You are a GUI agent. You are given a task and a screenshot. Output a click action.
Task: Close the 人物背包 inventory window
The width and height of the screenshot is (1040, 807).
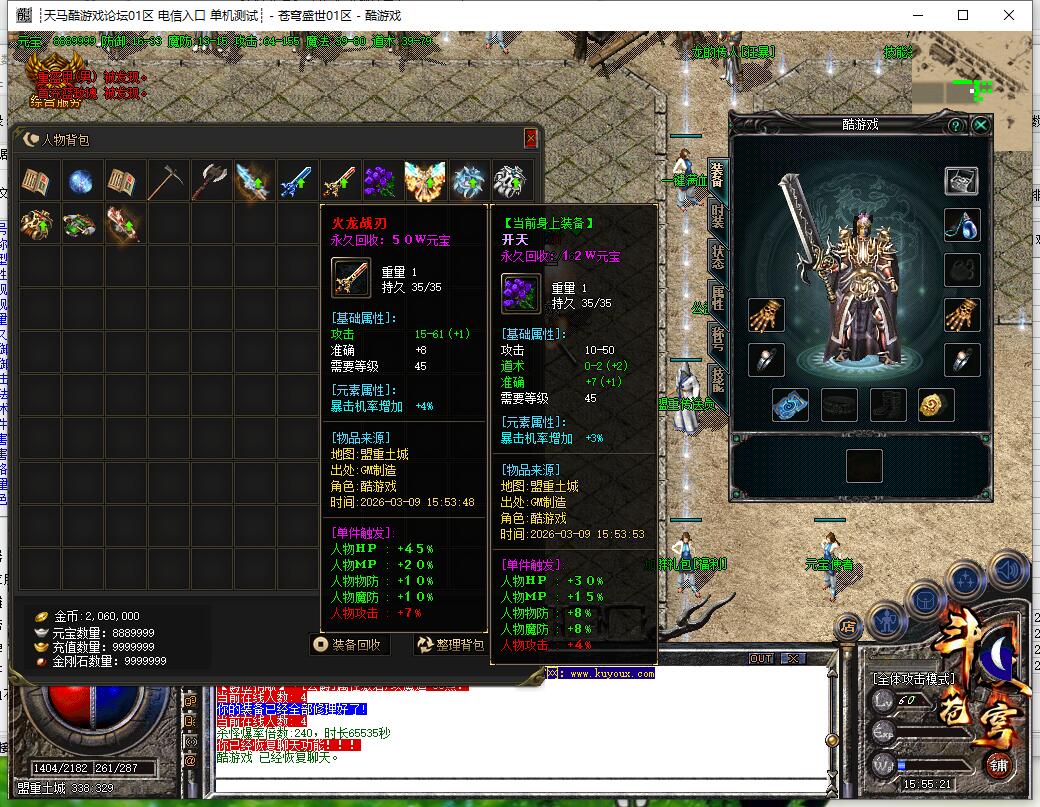click(530, 139)
